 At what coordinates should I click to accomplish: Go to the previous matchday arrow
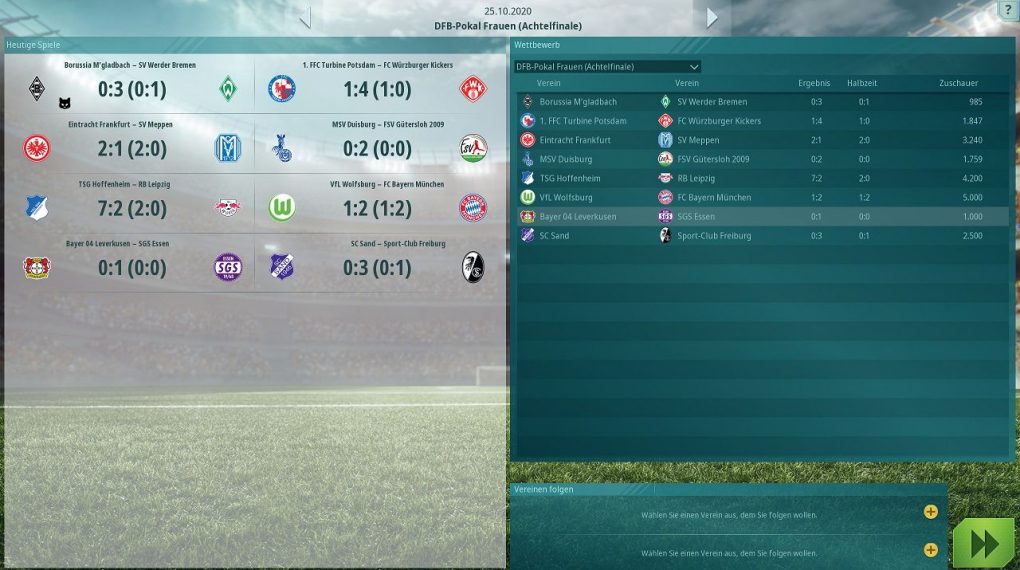coord(306,18)
